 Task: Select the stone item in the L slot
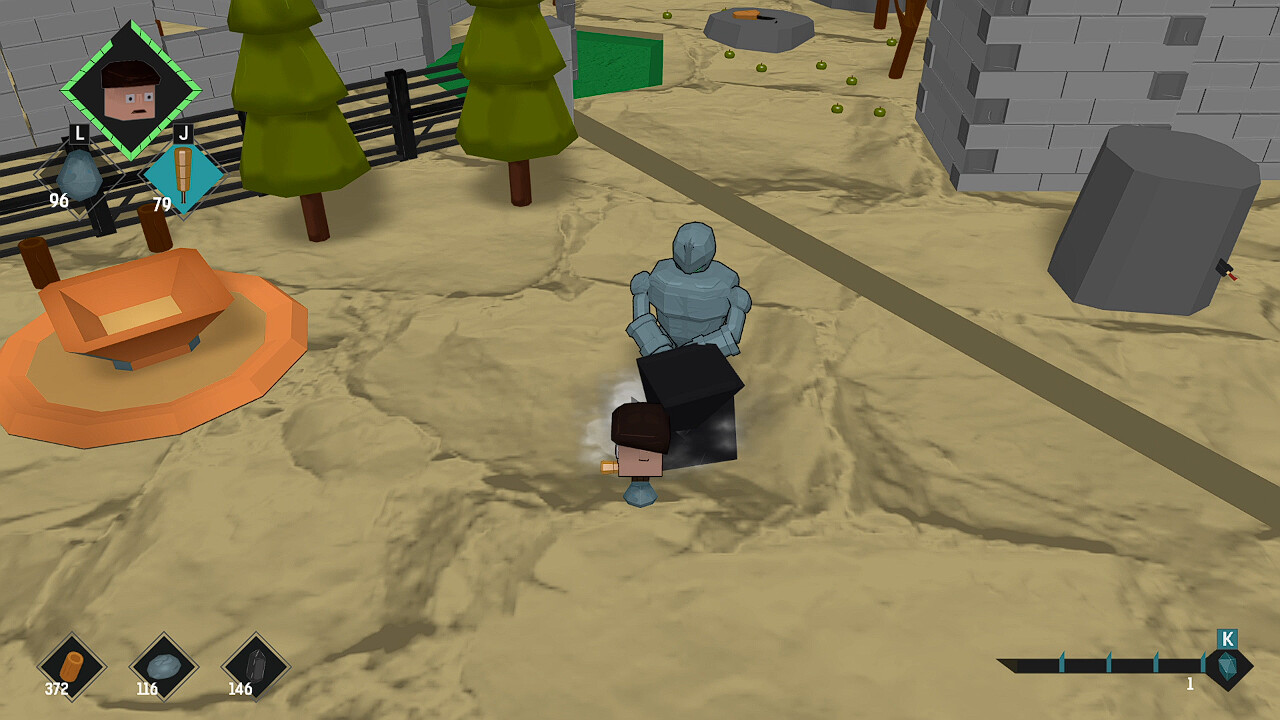78,175
